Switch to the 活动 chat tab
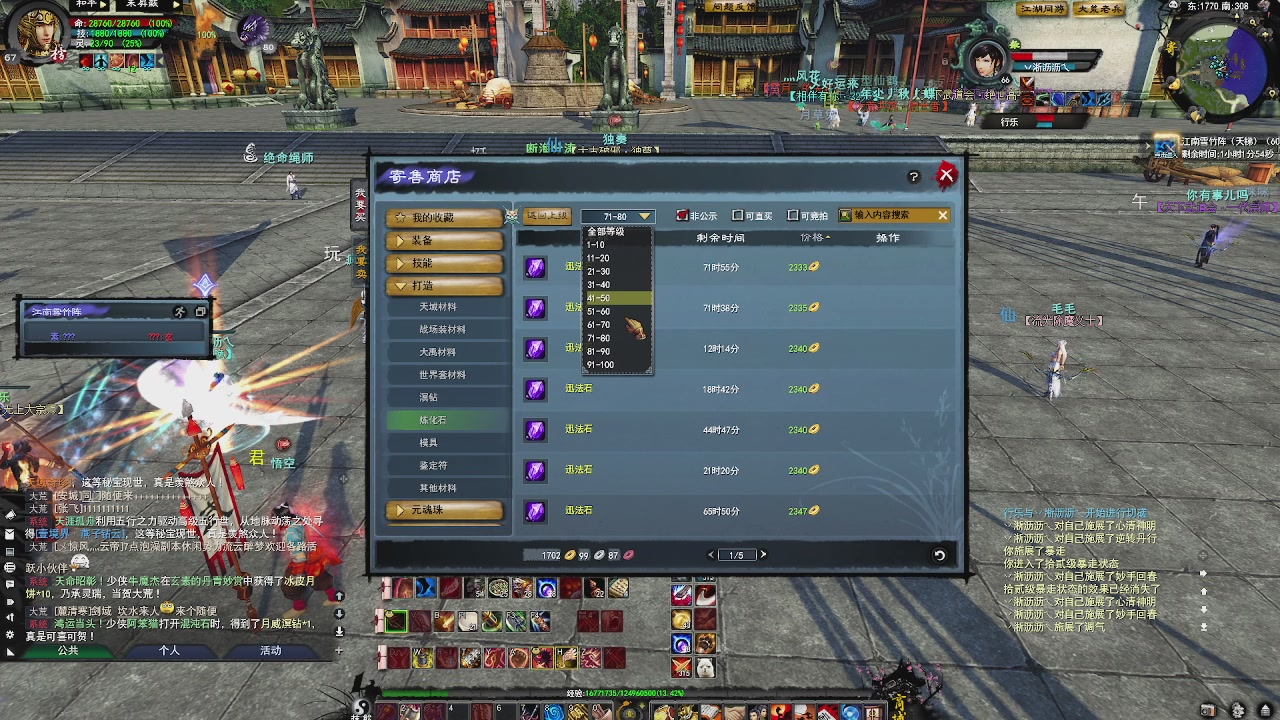The width and height of the screenshot is (1280, 720). pos(270,649)
